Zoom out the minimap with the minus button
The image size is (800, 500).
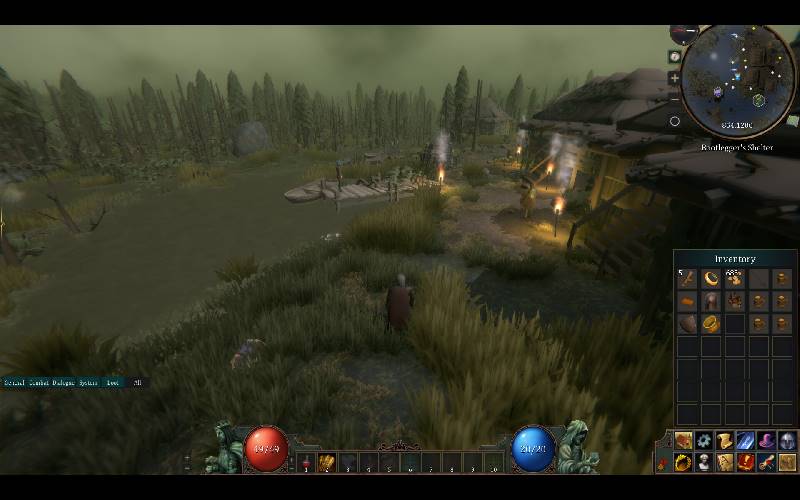pos(675,98)
